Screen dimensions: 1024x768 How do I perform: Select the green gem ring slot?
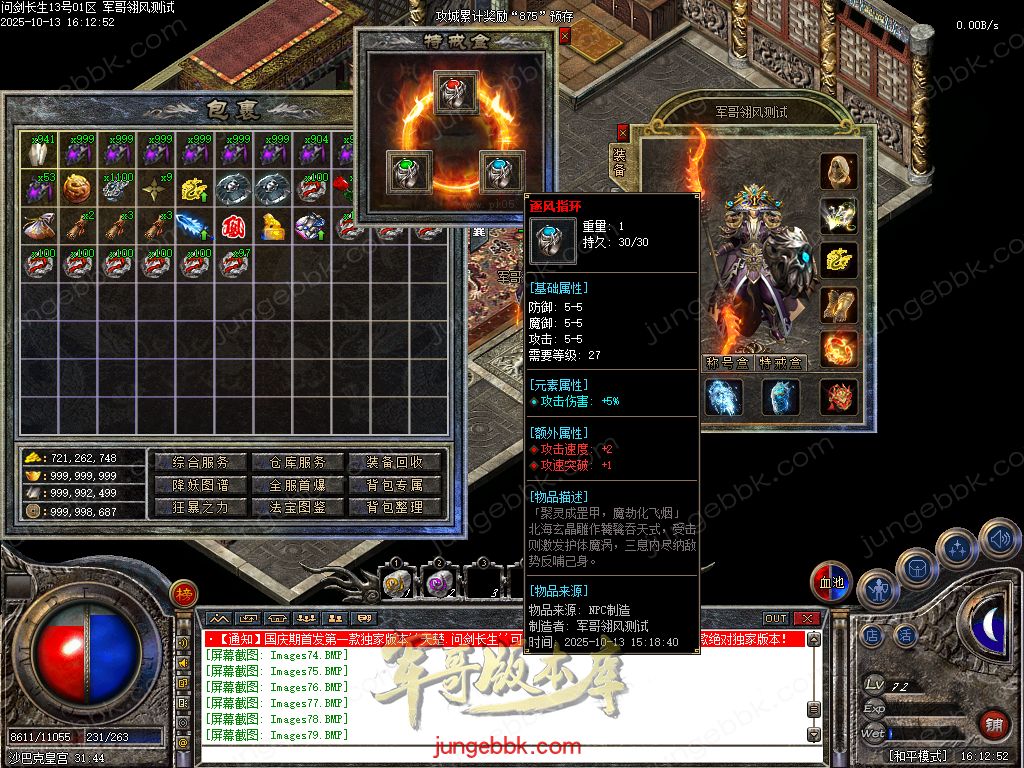click(409, 172)
